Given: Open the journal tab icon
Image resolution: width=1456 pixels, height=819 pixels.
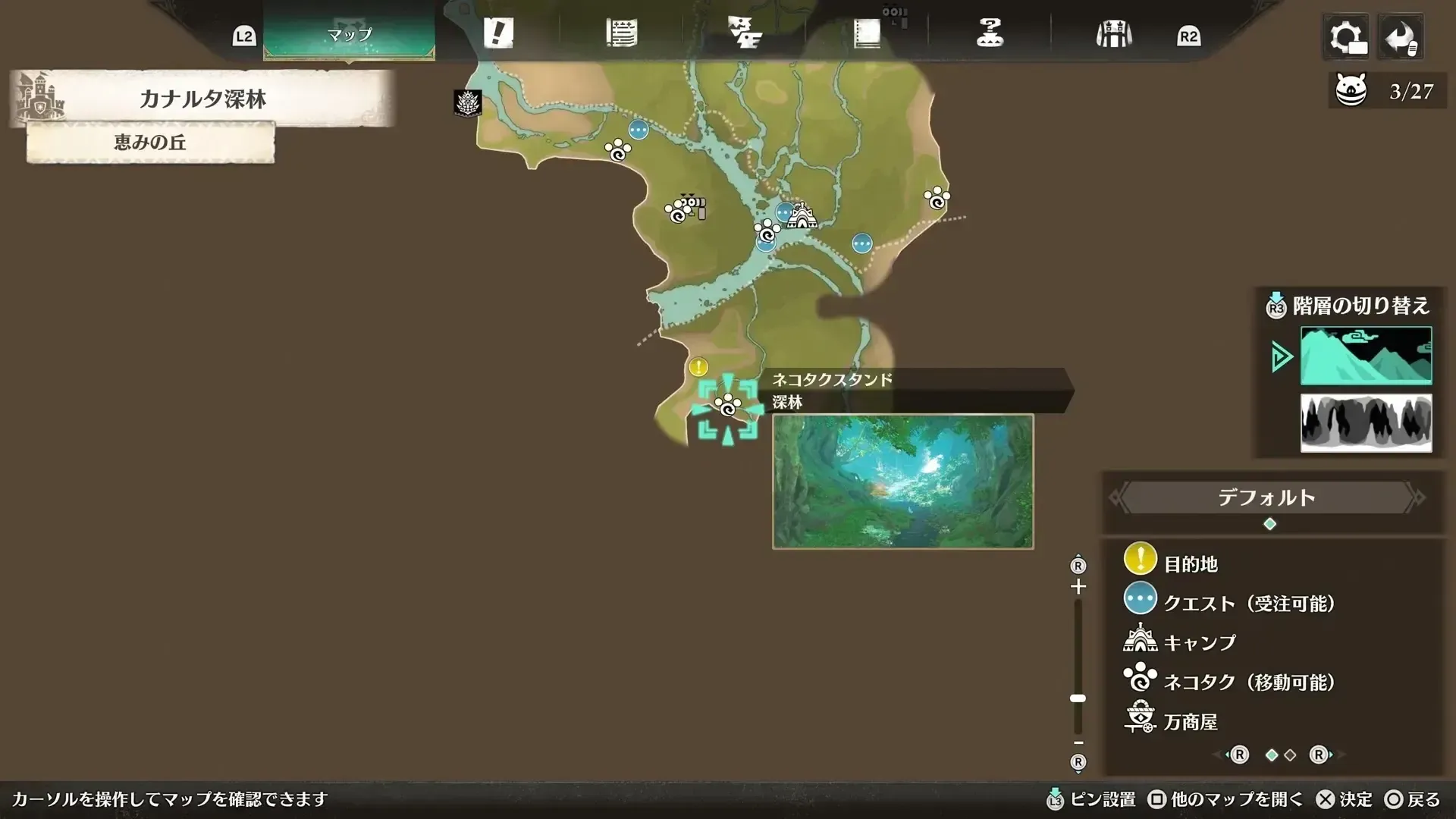Looking at the screenshot, I should (x=867, y=33).
